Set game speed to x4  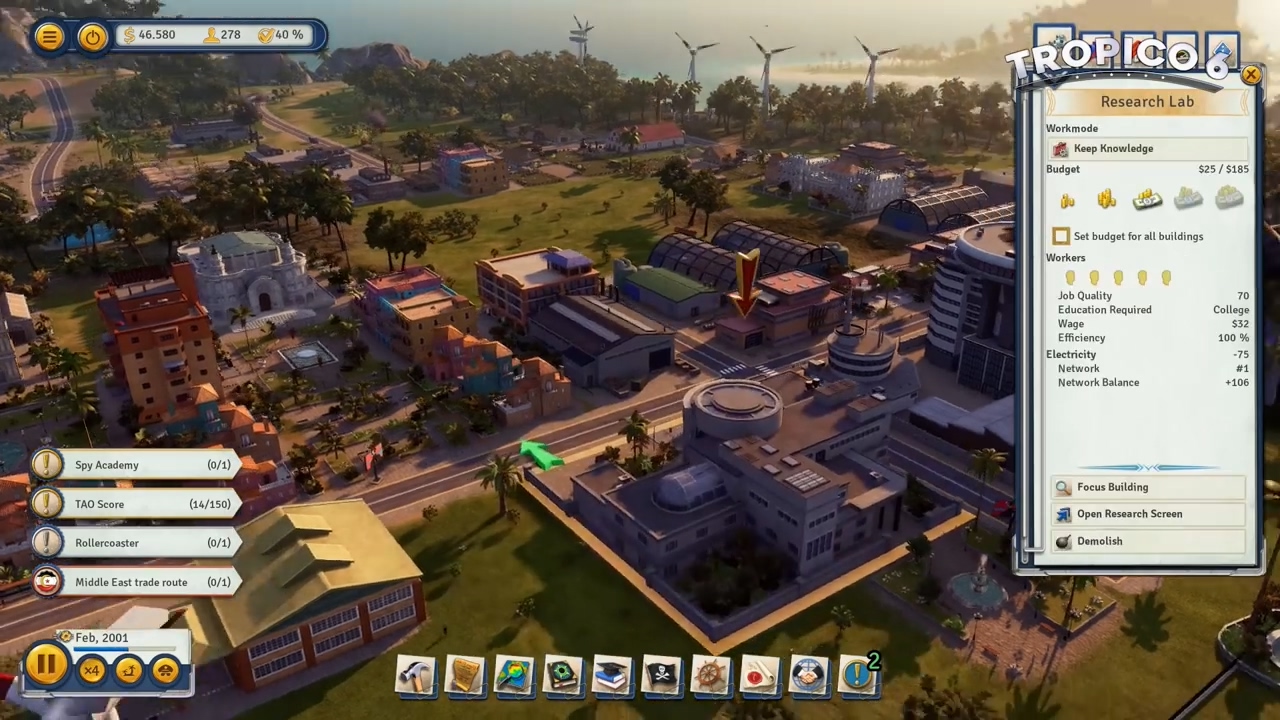[x=92, y=670]
